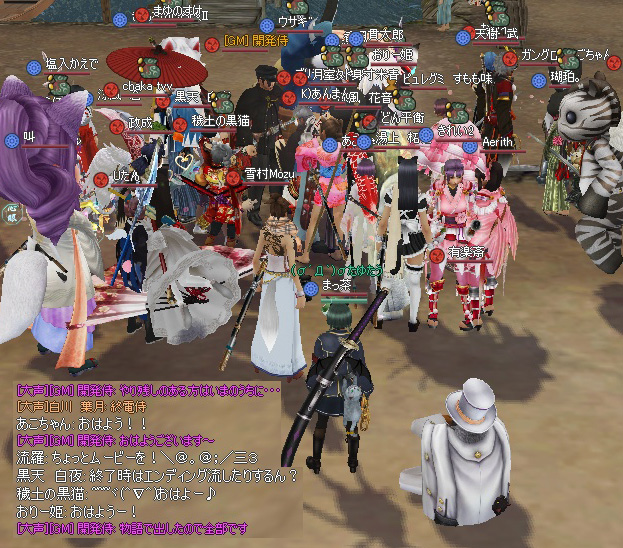623x548 pixels.
Task: Select the Aerith player nameplate
Action: pyautogui.click(x=497, y=143)
